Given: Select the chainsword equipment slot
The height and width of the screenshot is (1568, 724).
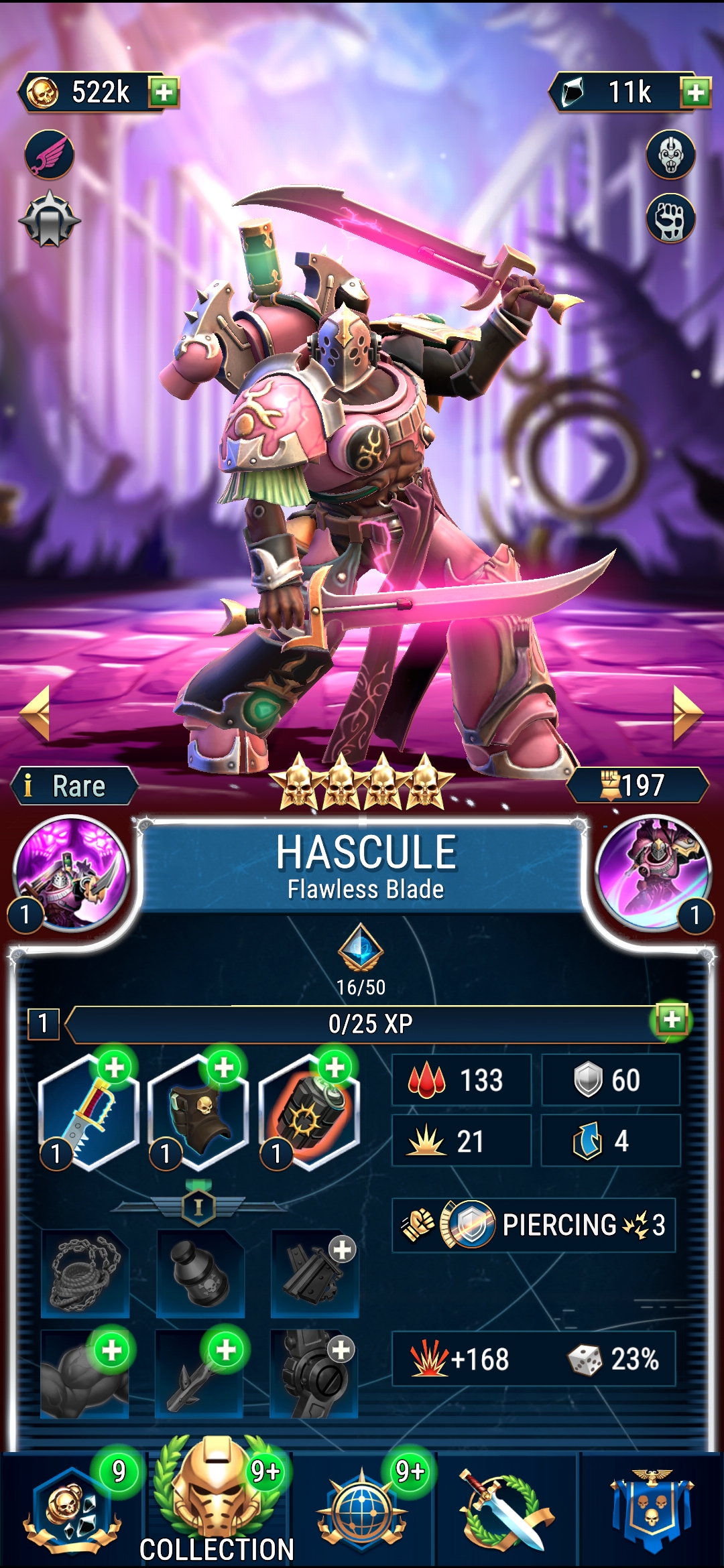Looking at the screenshot, I should point(88,1112).
